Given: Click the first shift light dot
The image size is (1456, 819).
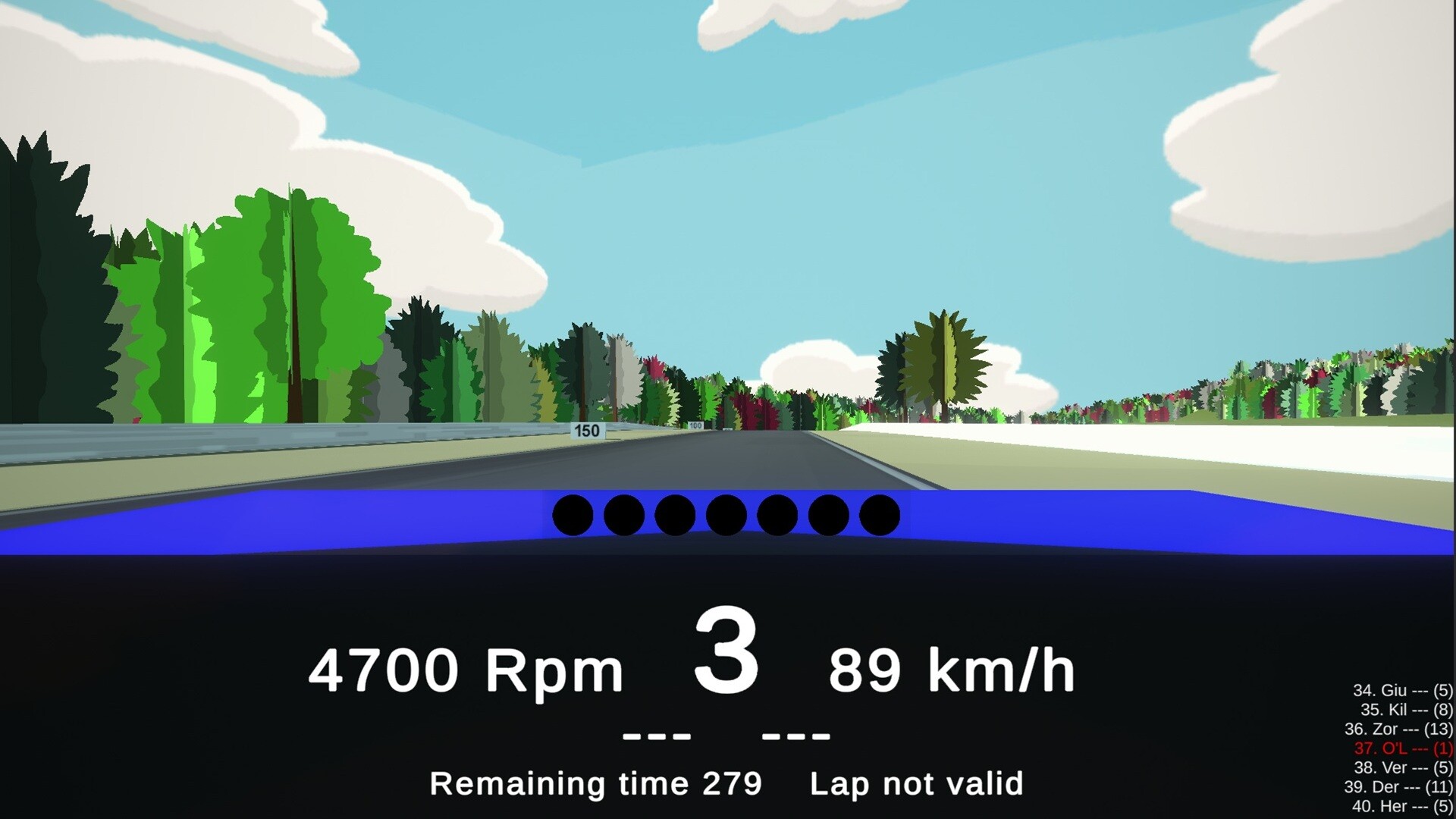Looking at the screenshot, I should (573, 516).
